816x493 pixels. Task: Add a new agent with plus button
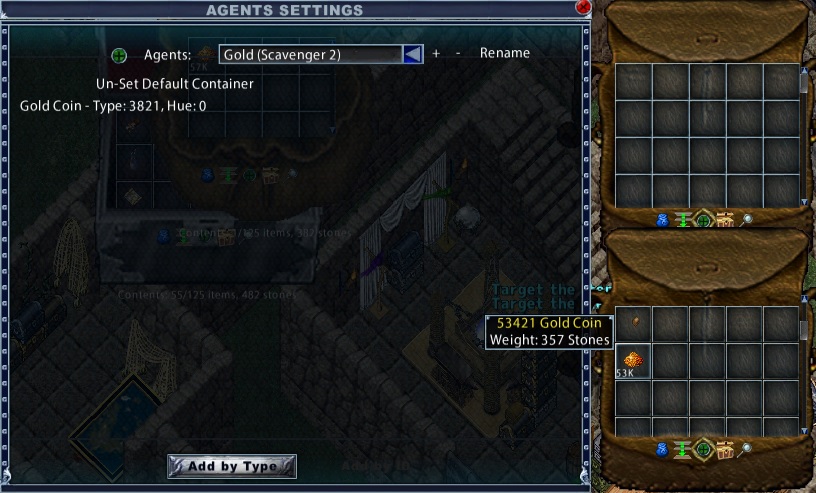436,54
